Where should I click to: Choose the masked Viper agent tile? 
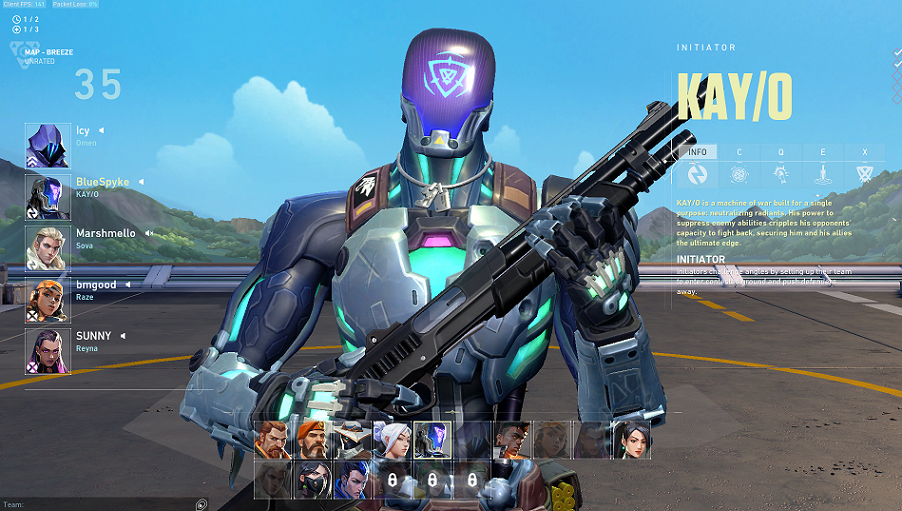click(311, 480)
